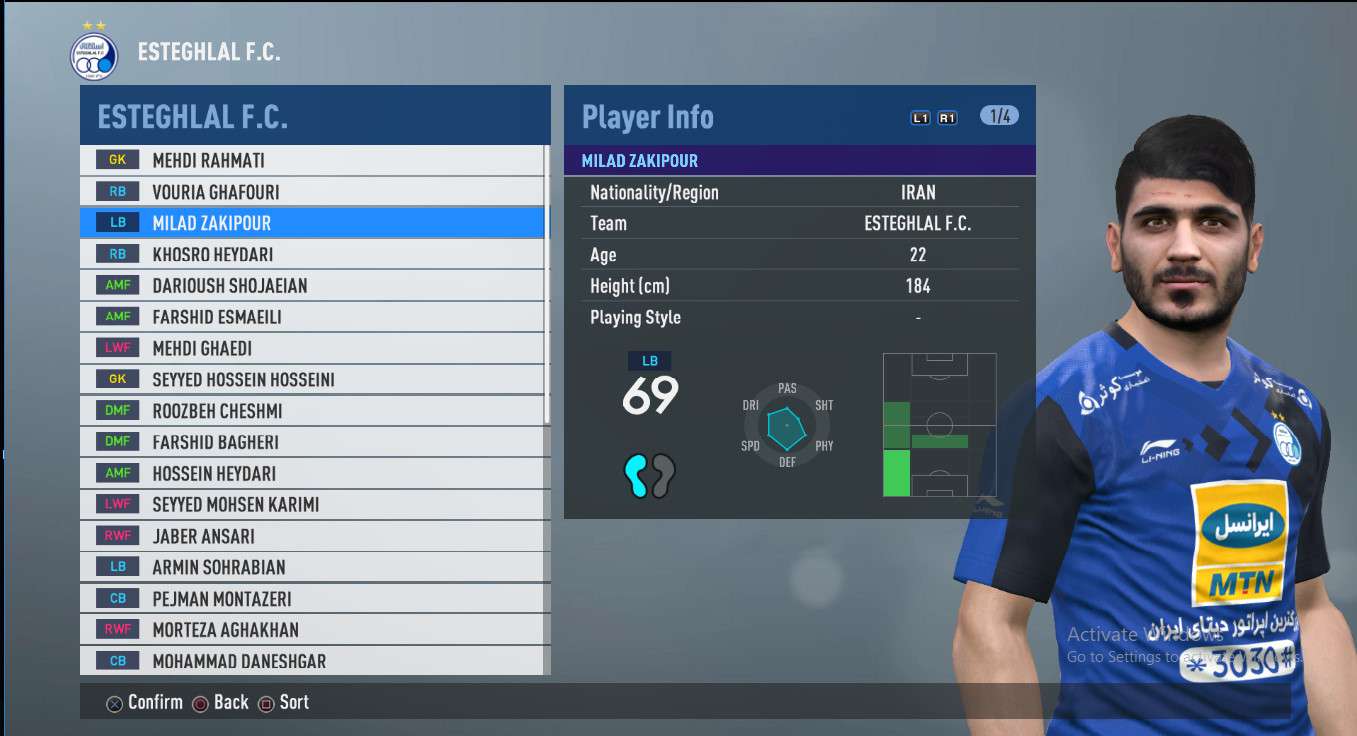
Task: Pick Jaber Ansari from the roster
Action: pos(312,536)
